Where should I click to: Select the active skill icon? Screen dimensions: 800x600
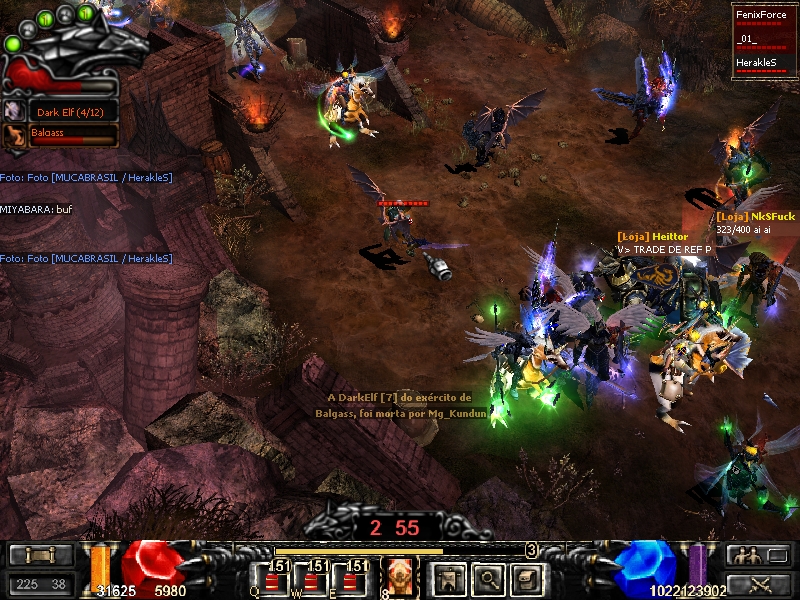(399, 578)
